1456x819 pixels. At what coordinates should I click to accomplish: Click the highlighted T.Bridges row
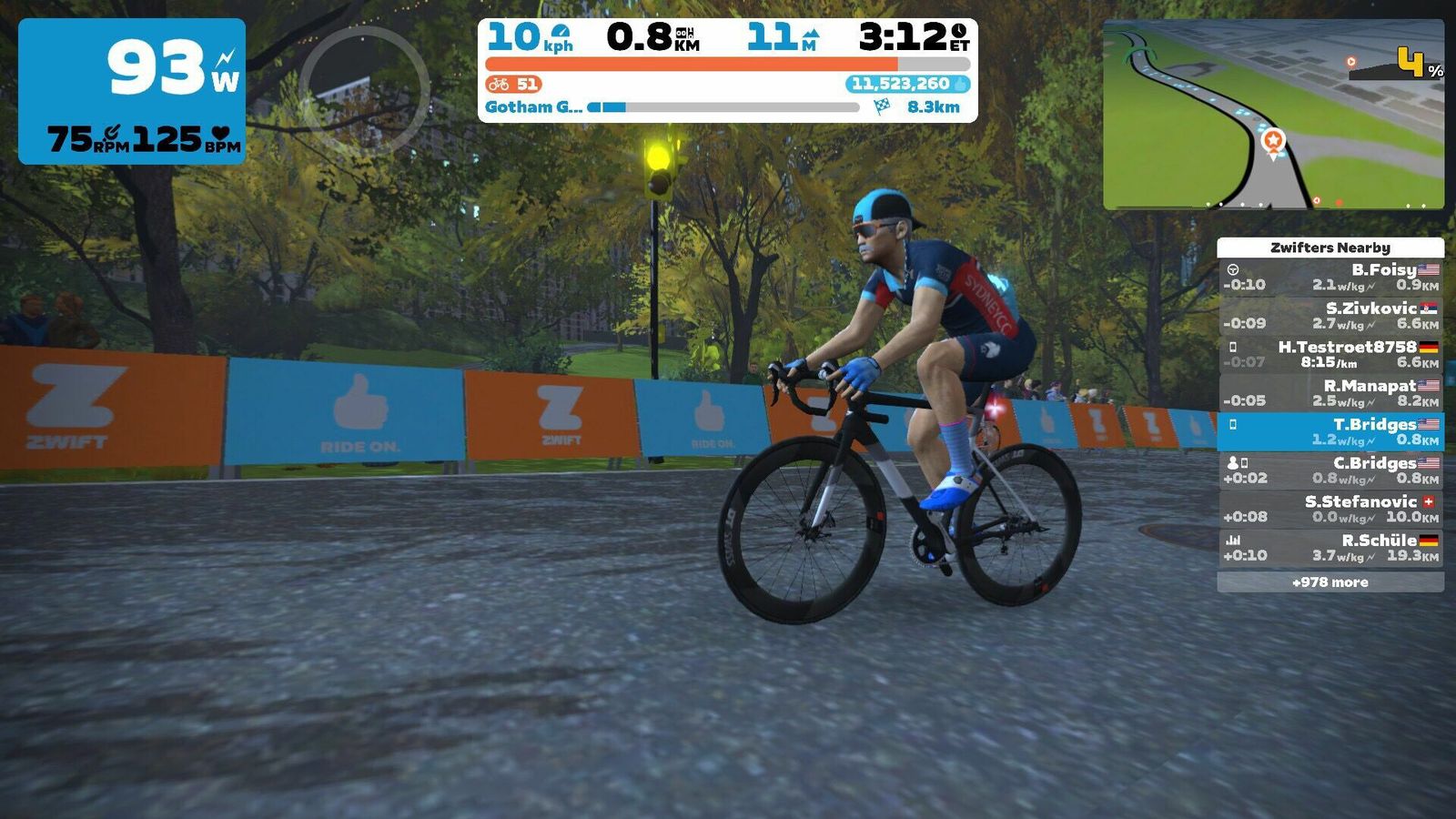click(1330, 431)
